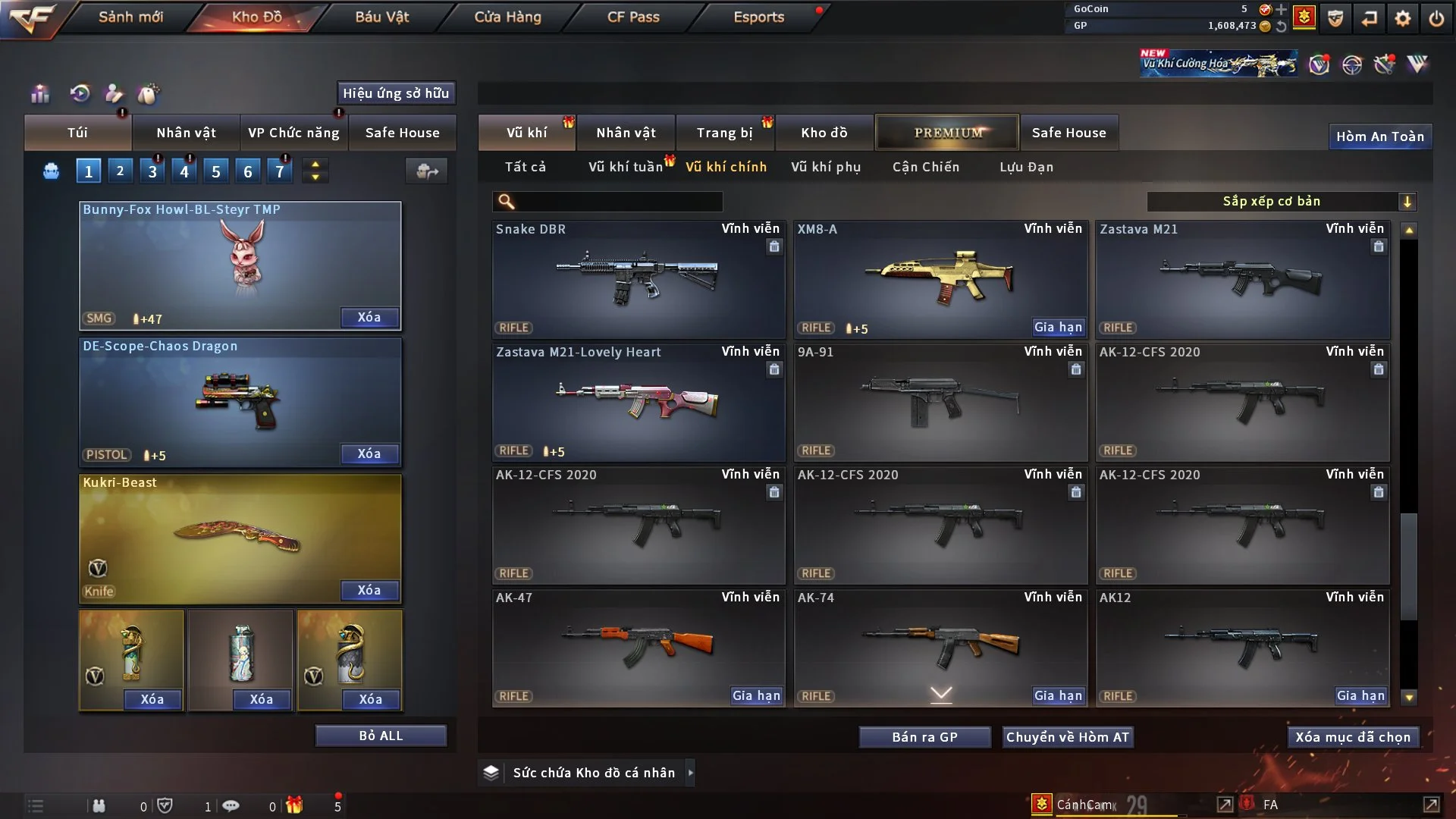Select the PREMIUM tab

point(947,133)
